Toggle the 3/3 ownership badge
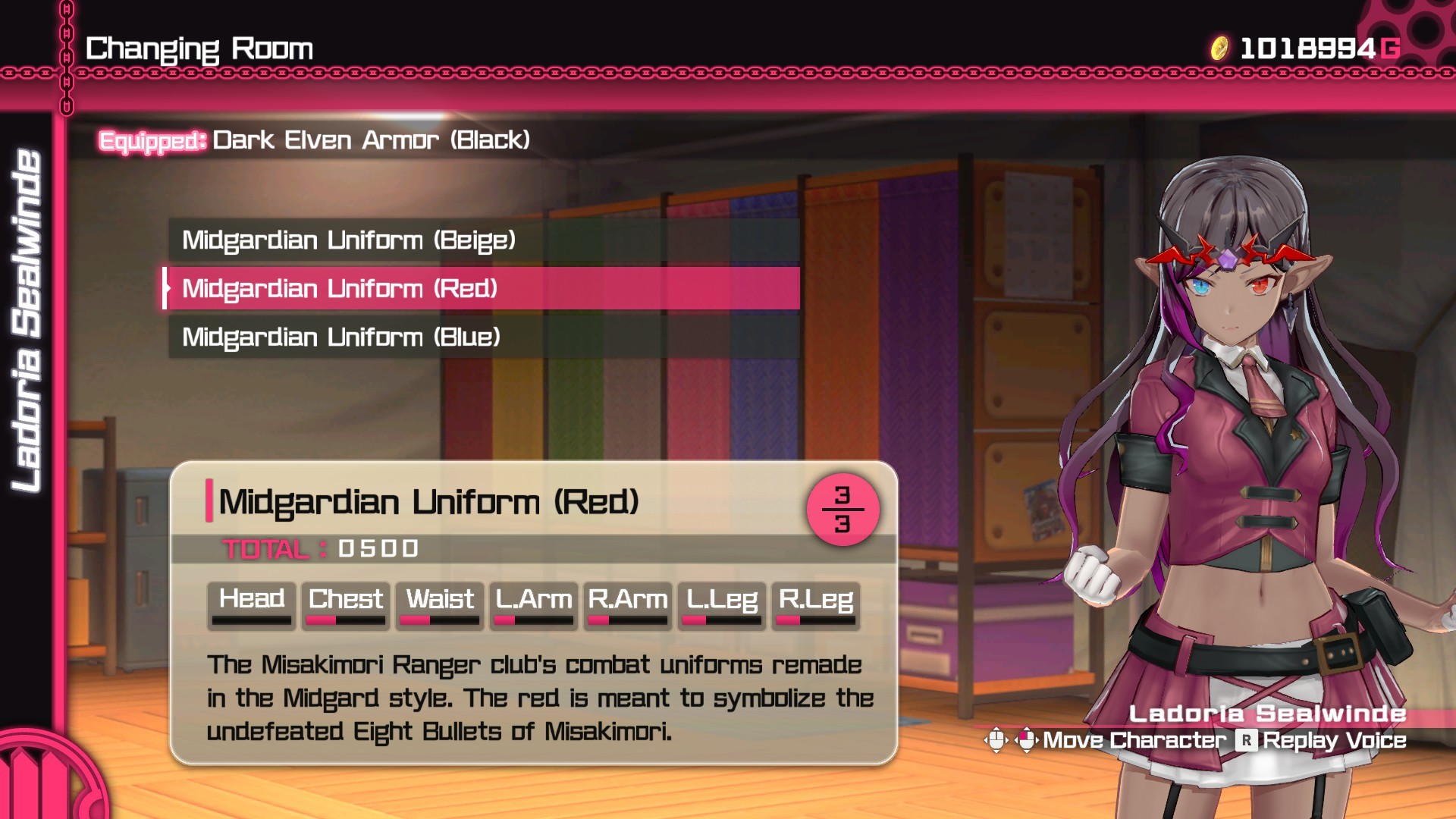 click(x=845, y=510)
